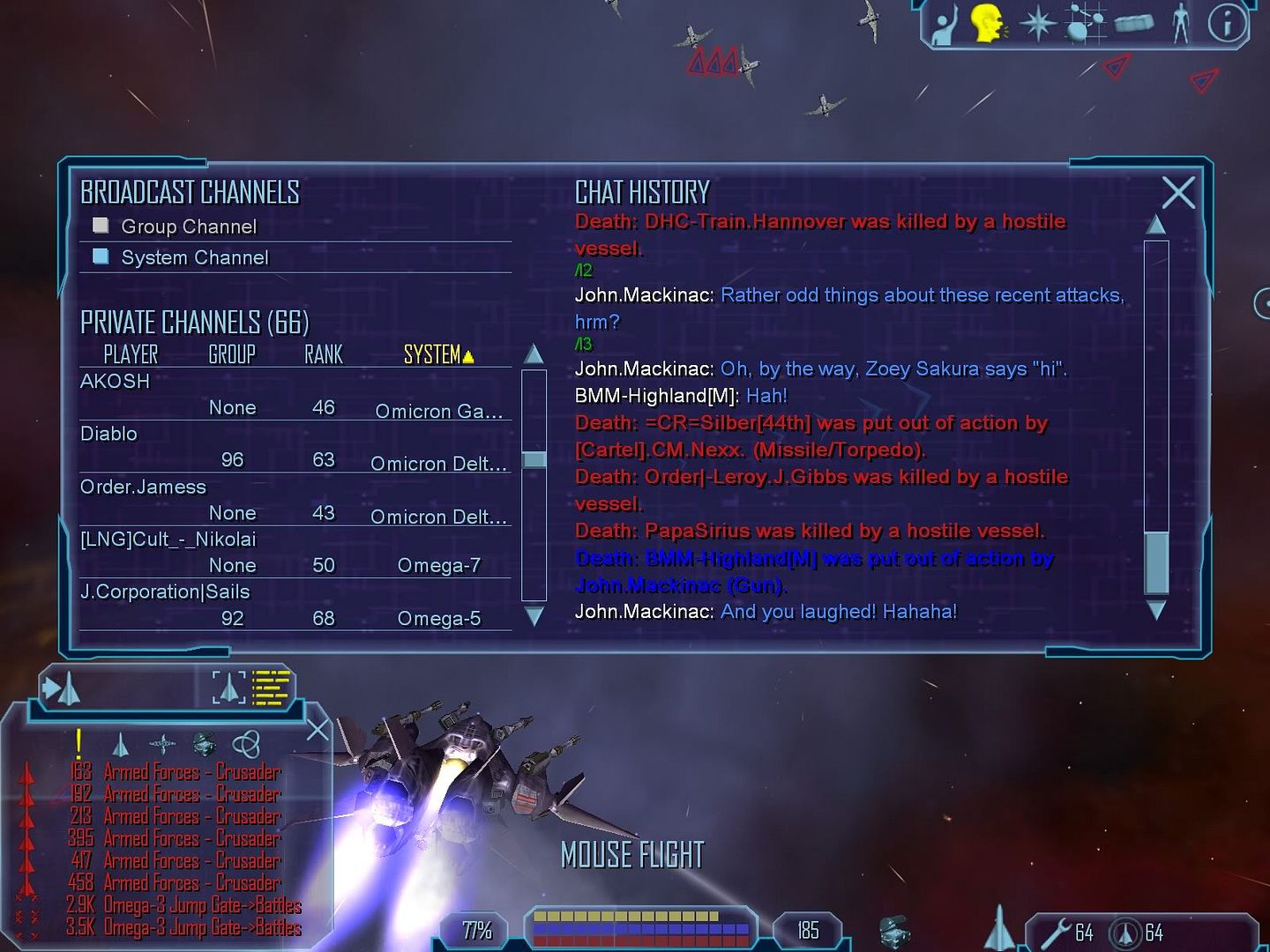Select player AKOSH in private channels
The width and height of the screenshot is (1270, 952).
(116, 382)
